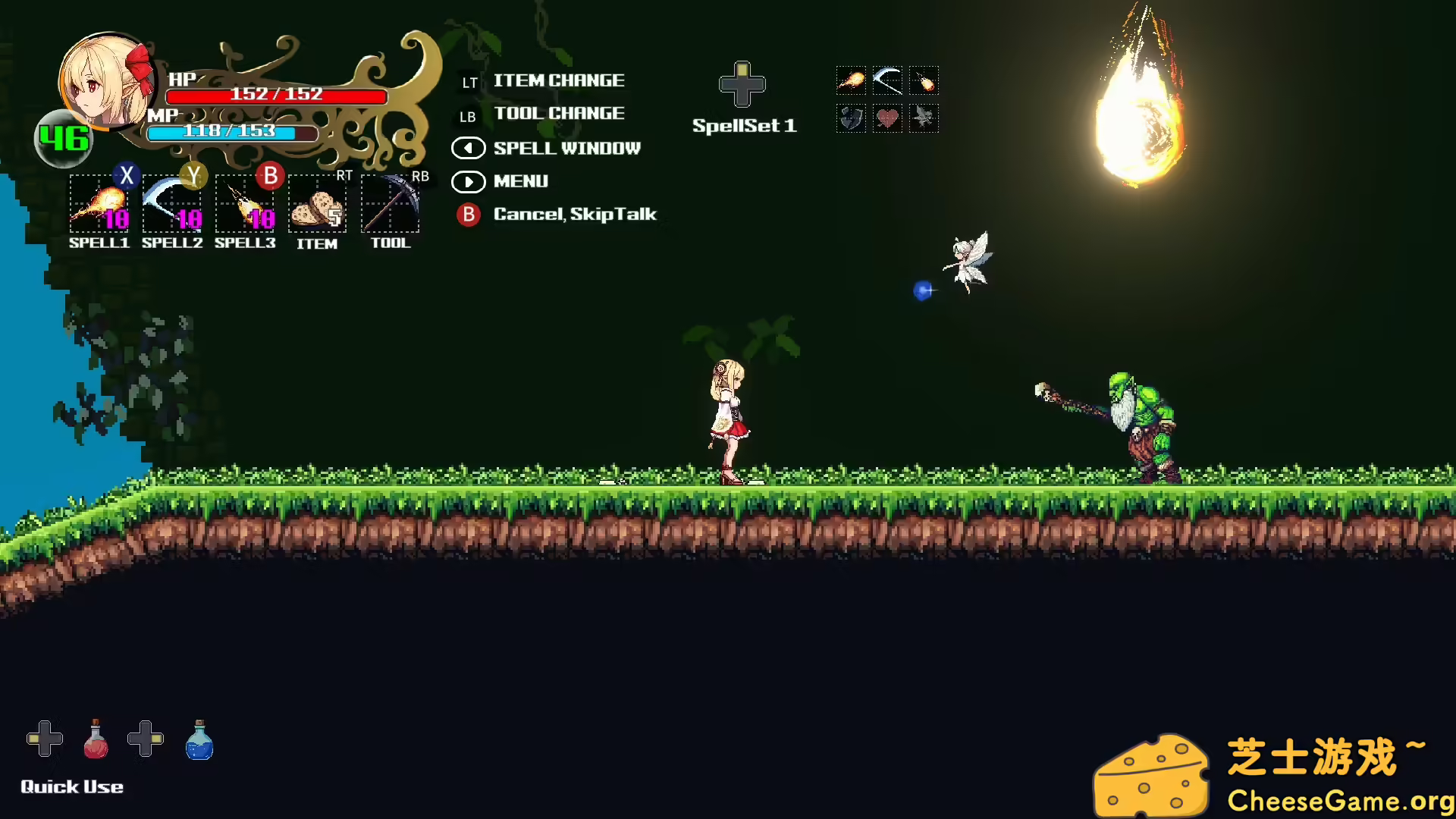
Task: Open the MENU entry
Action: pyautogui.click(x=520, y=182)
